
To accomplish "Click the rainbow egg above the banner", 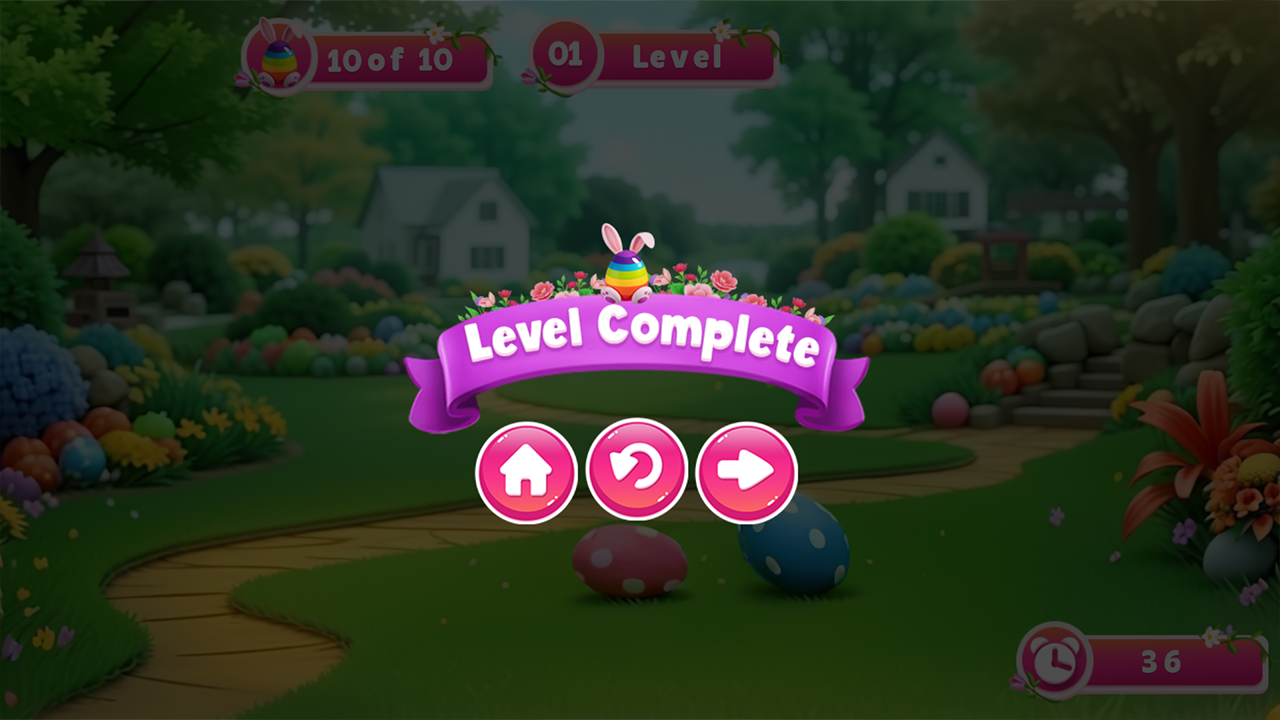I will [627, 272].
